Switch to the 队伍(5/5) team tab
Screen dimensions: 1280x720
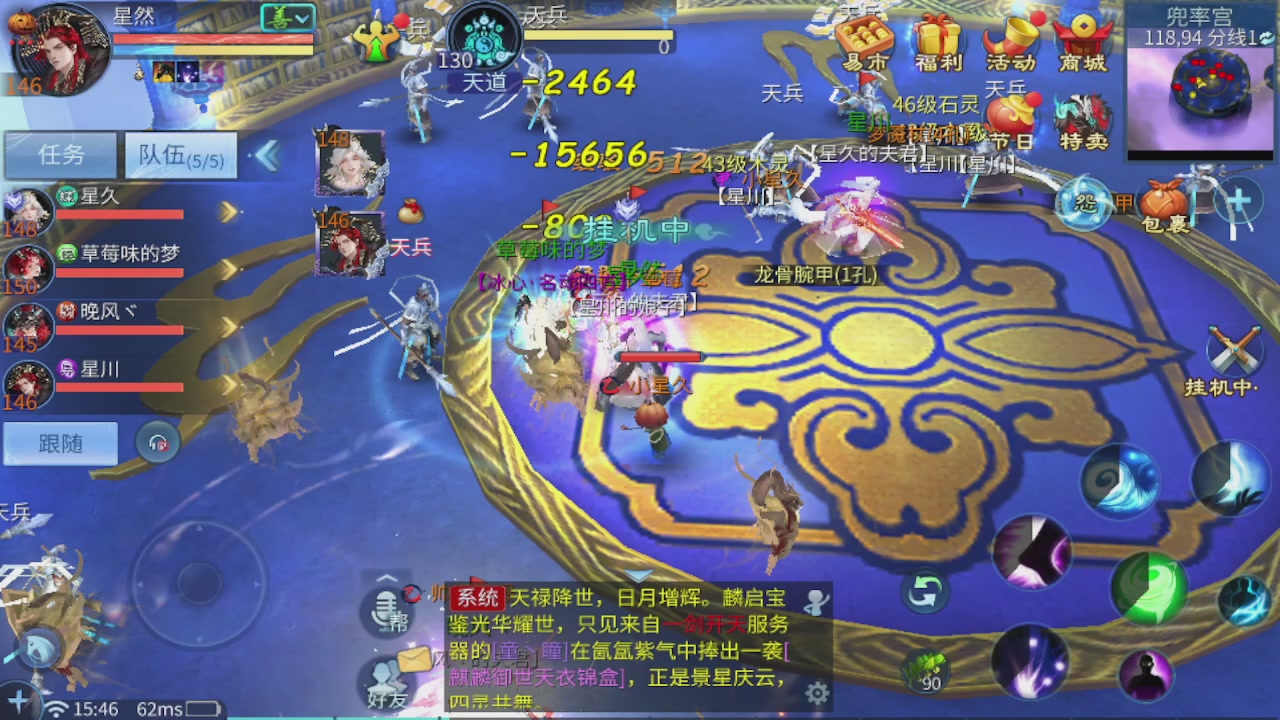click(x=179, y=155)
